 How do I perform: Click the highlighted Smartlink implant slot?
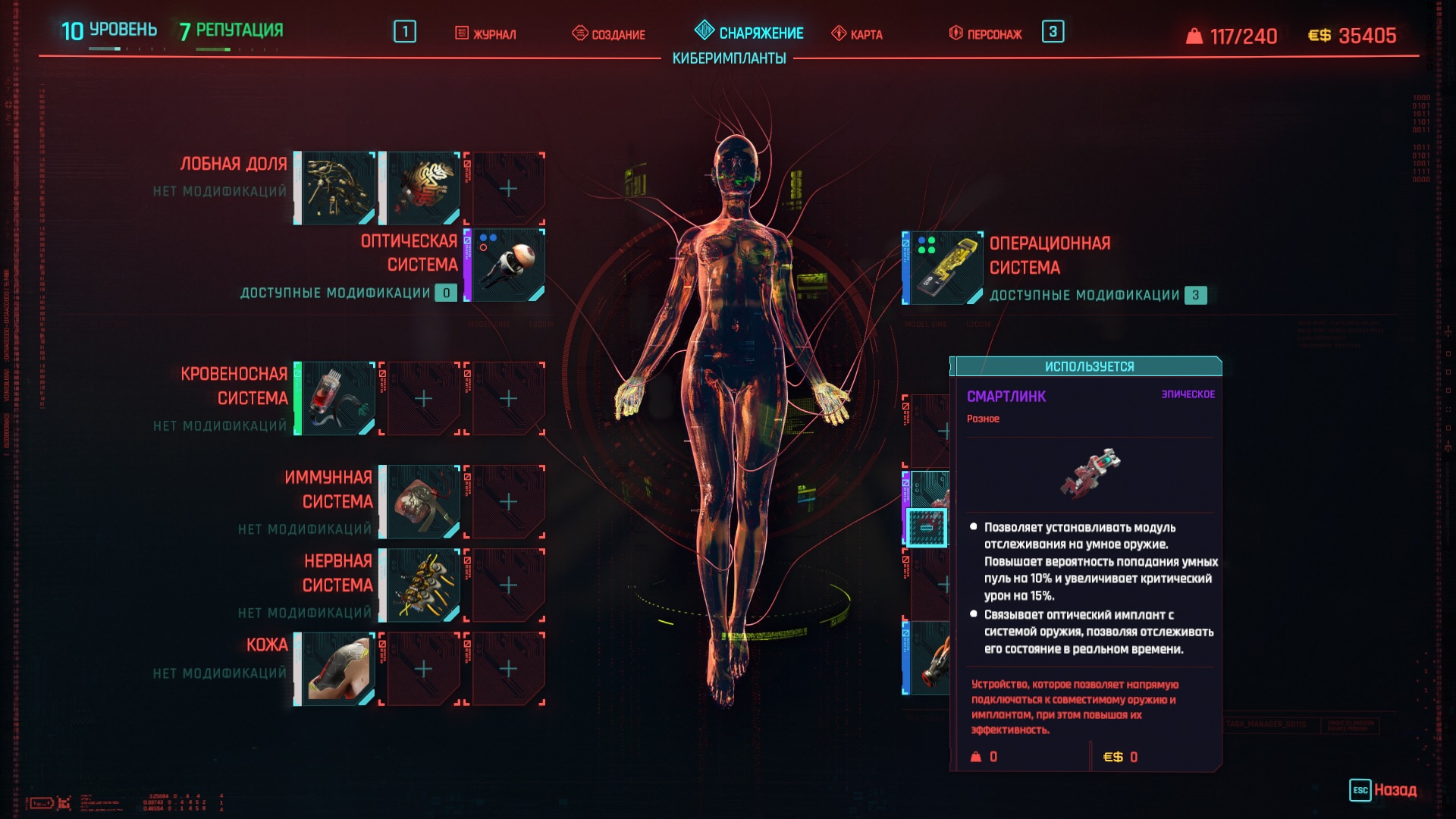(x=927, y=527)
